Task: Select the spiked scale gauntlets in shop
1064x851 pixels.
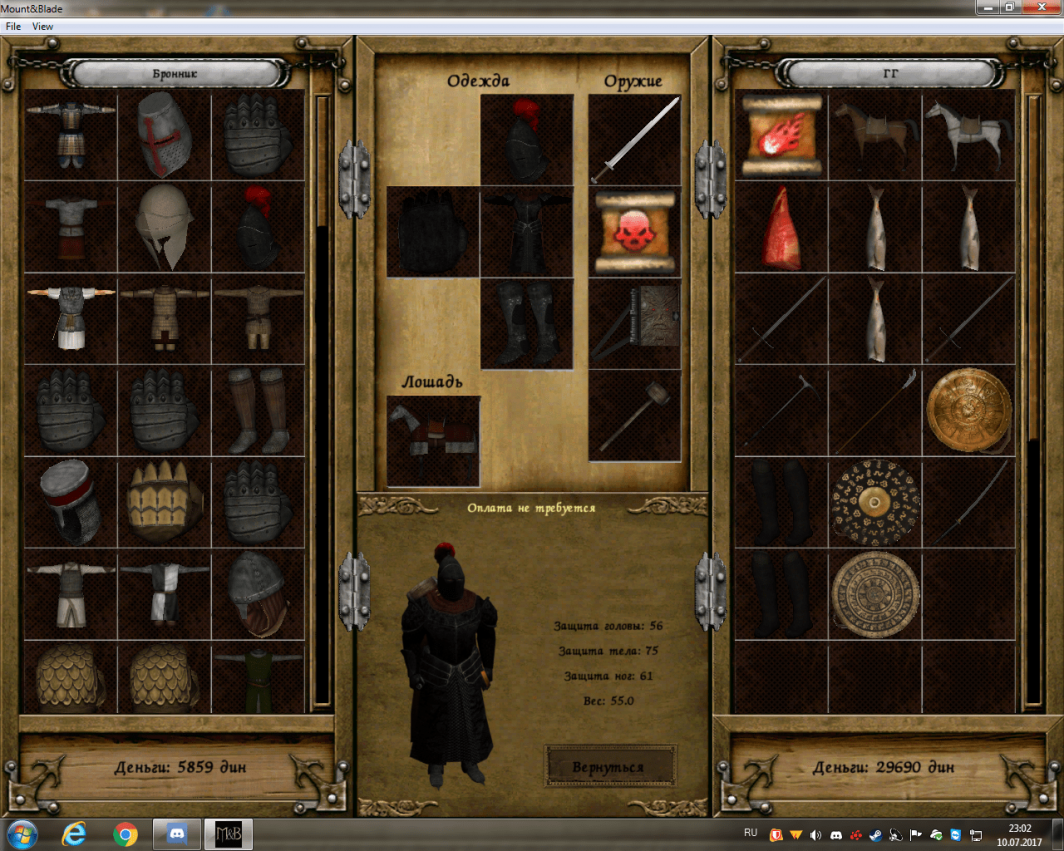Action: point(164,503)
